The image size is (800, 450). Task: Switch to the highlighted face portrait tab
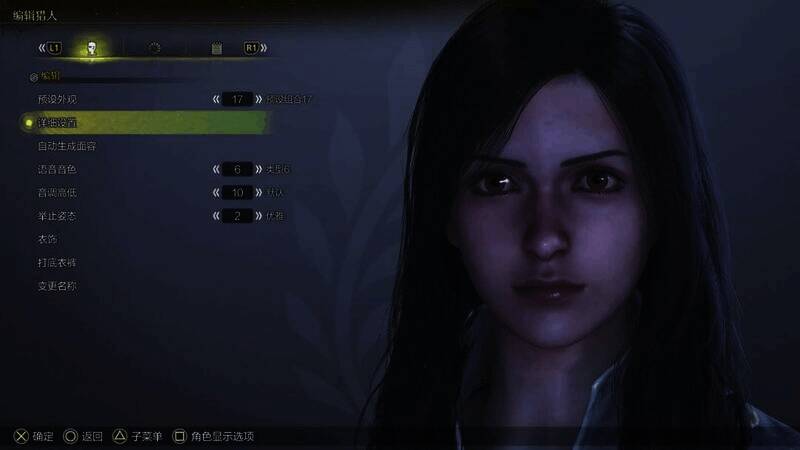click(92, 47)
